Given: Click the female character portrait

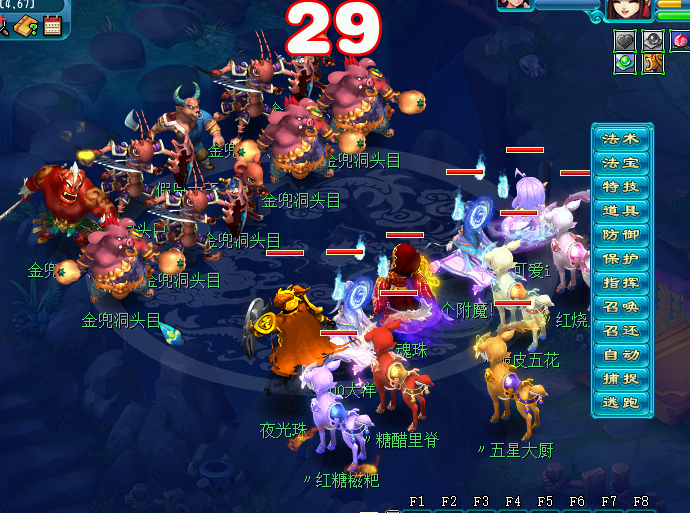Looking at the screenshot, I should 630,8.
